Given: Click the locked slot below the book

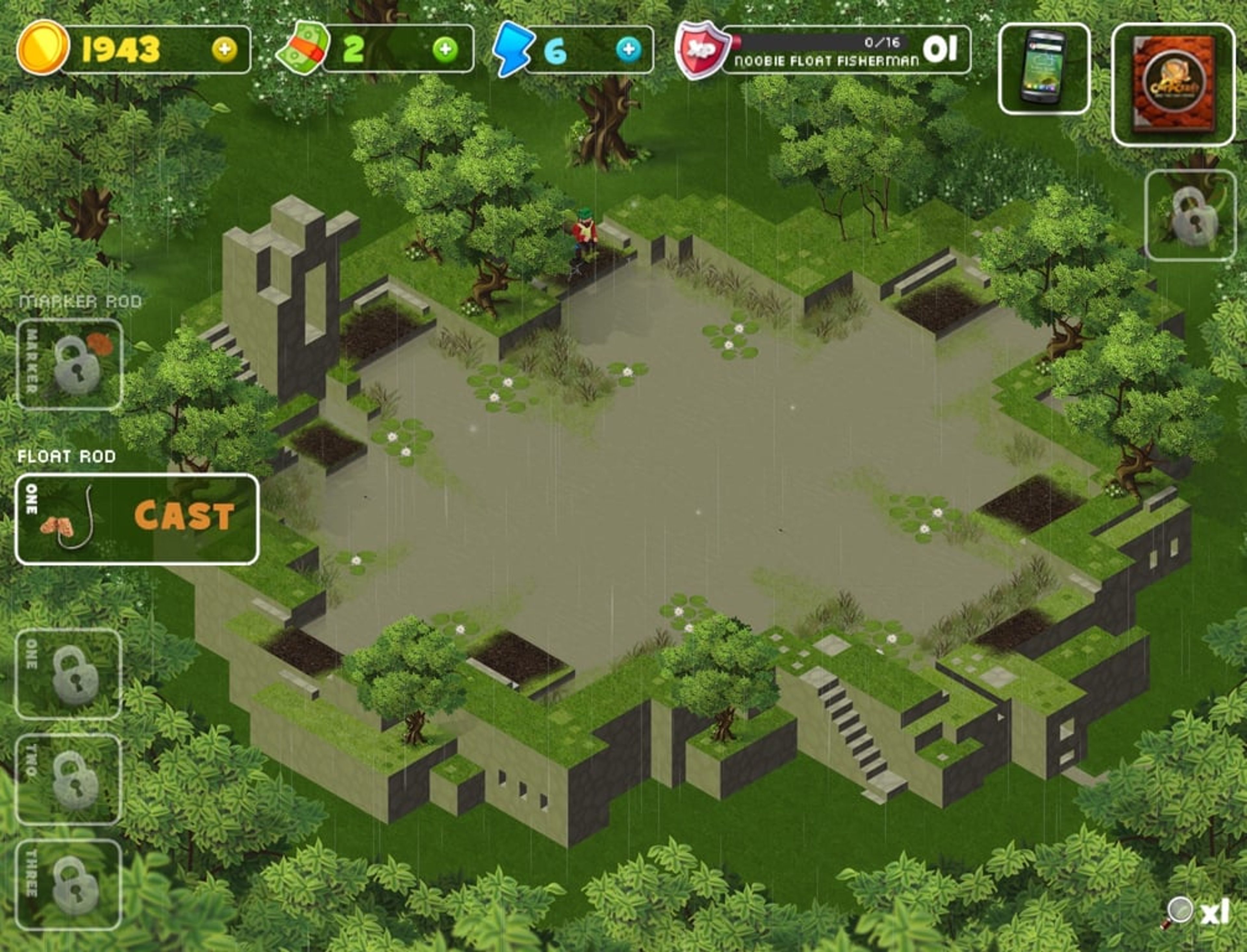Looking at the screenshot, I should 1190,215.
